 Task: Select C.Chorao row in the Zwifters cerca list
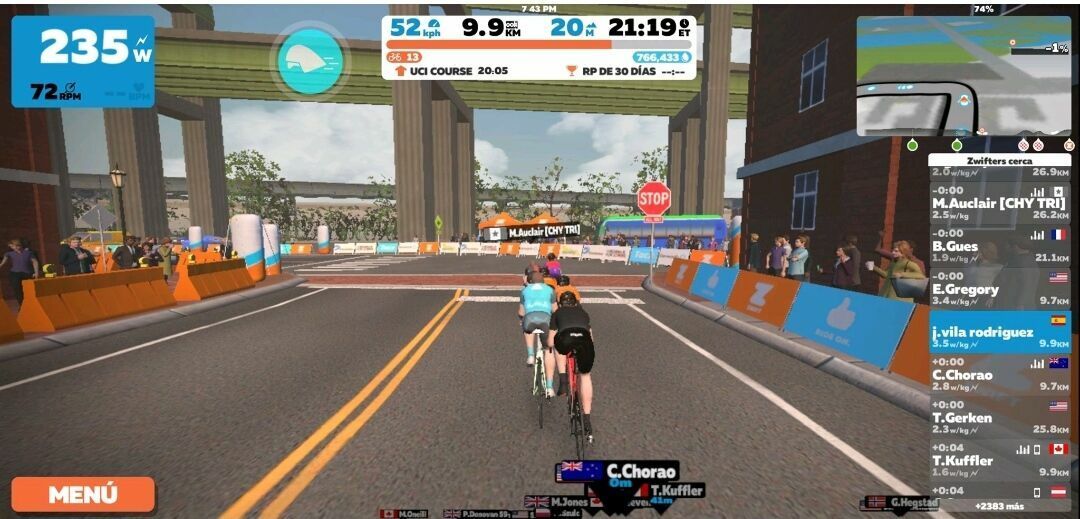pos(998,375)
